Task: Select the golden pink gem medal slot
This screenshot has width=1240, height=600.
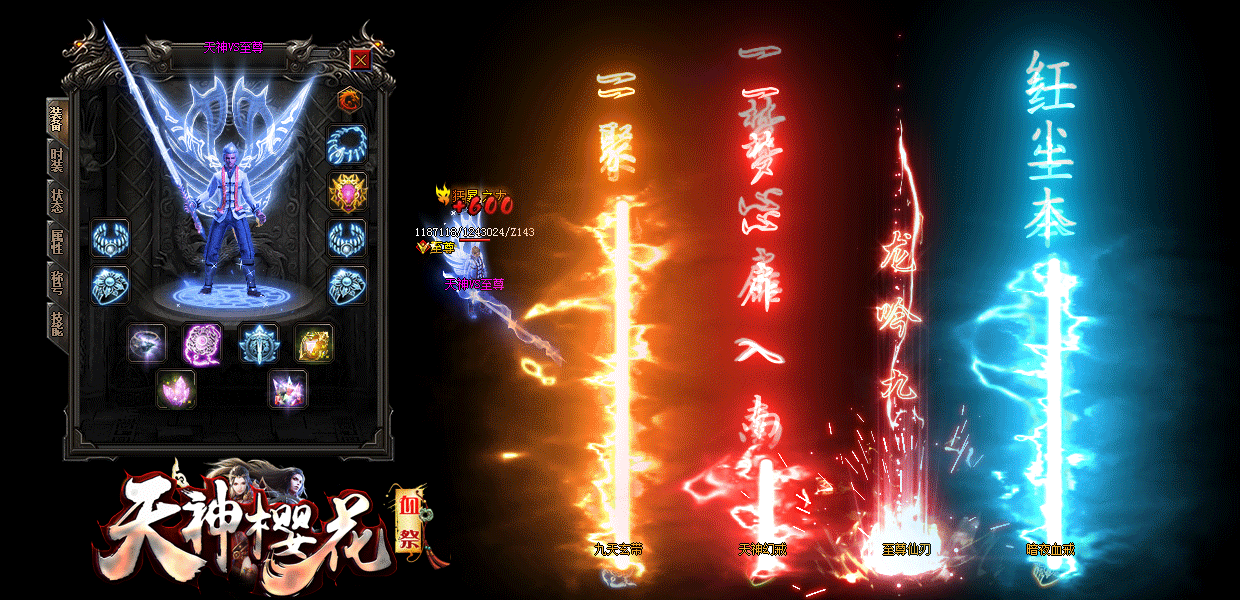Action: click(x=348, y=191)
